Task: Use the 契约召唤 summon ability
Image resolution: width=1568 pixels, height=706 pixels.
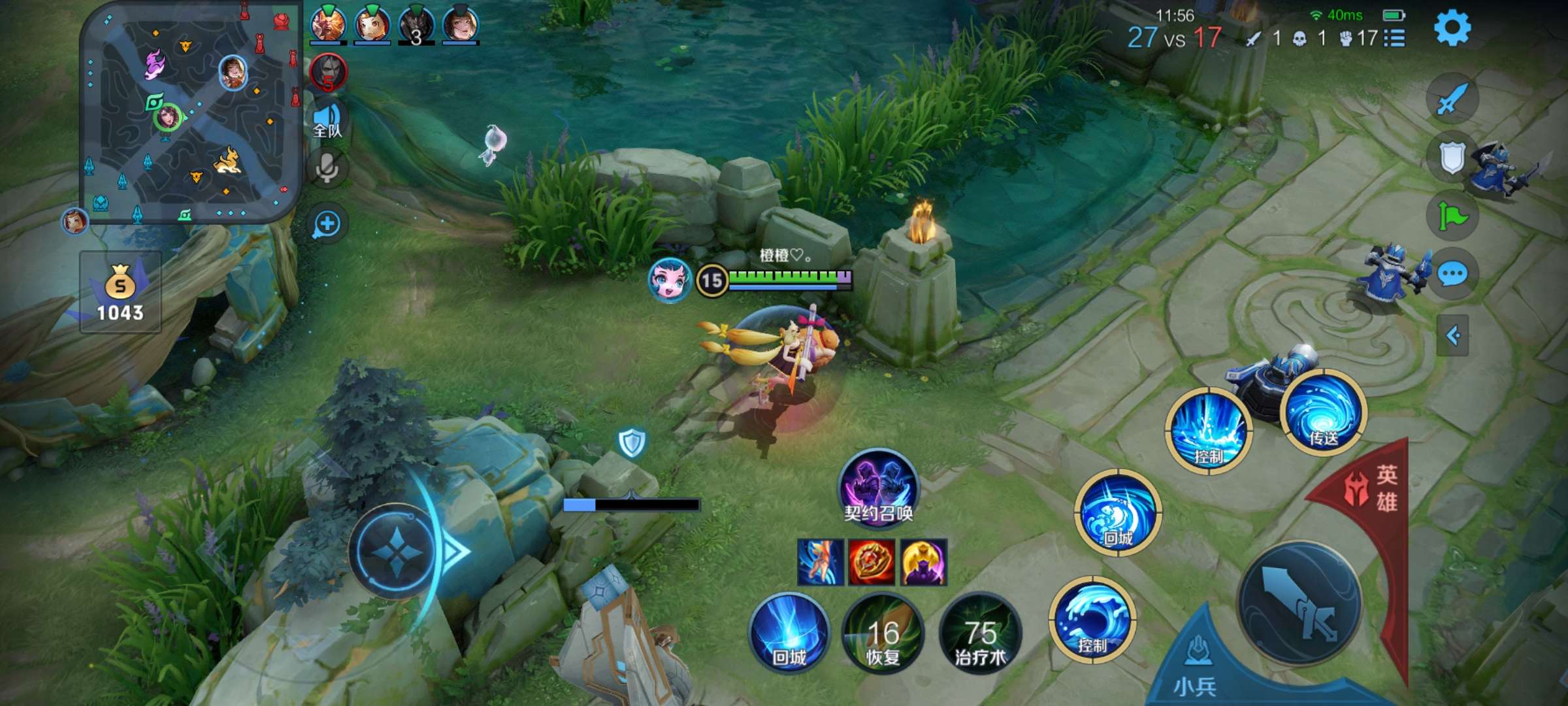Action: click(x=878, y=487)
